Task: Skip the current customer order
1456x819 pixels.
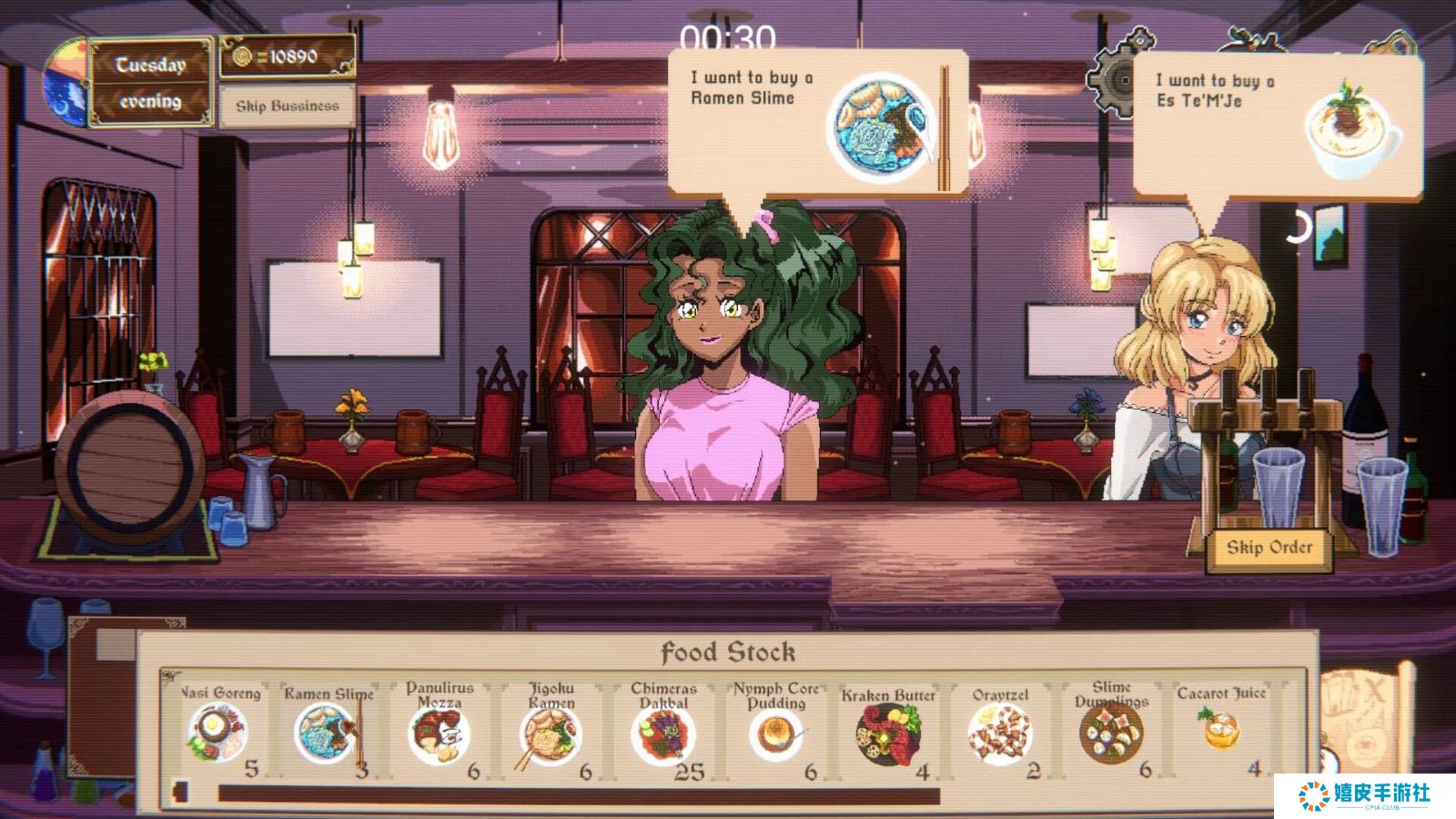Action: coord(1269,548)
